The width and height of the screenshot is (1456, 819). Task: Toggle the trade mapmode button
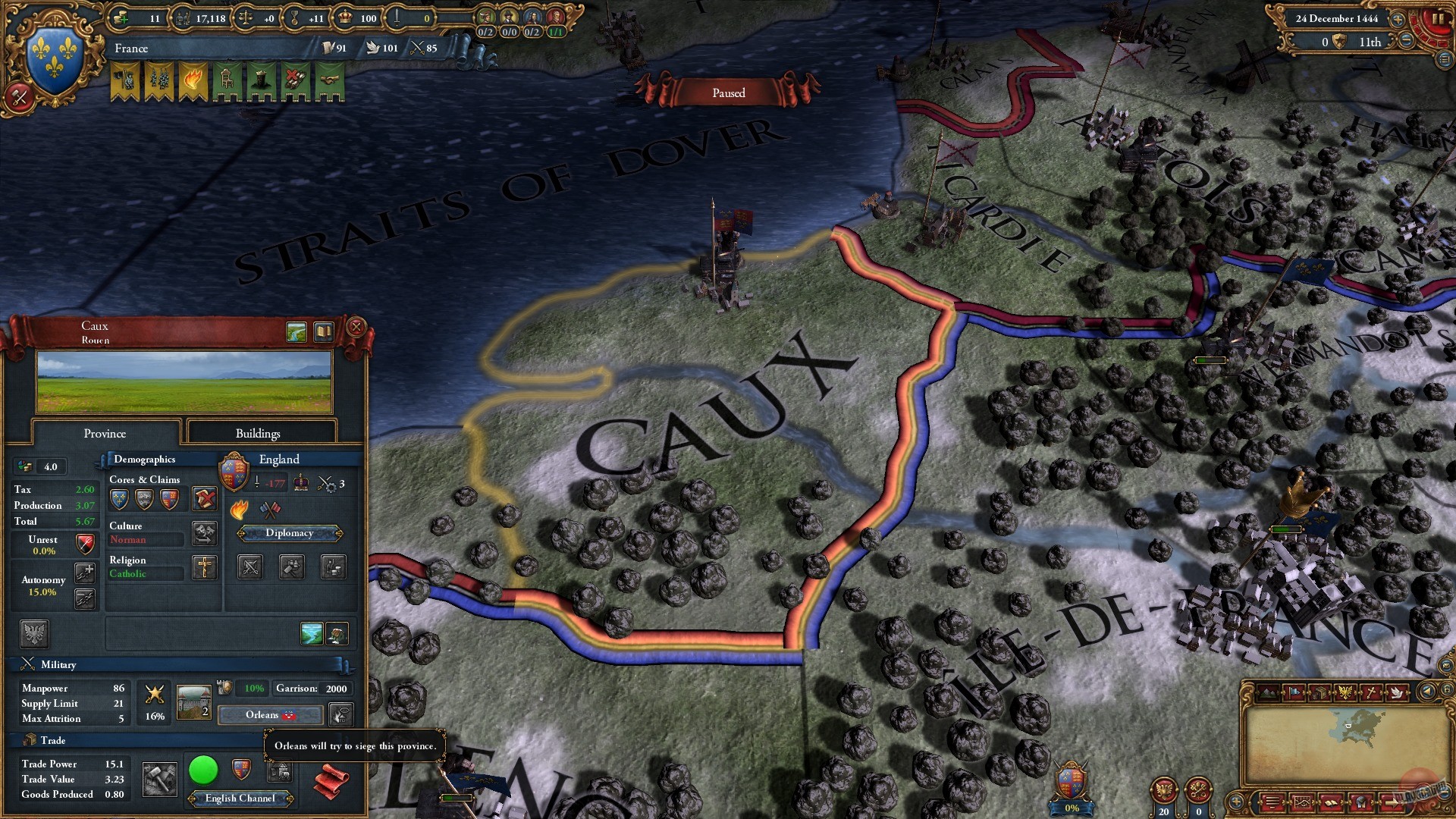click(x=1320, y=692)
